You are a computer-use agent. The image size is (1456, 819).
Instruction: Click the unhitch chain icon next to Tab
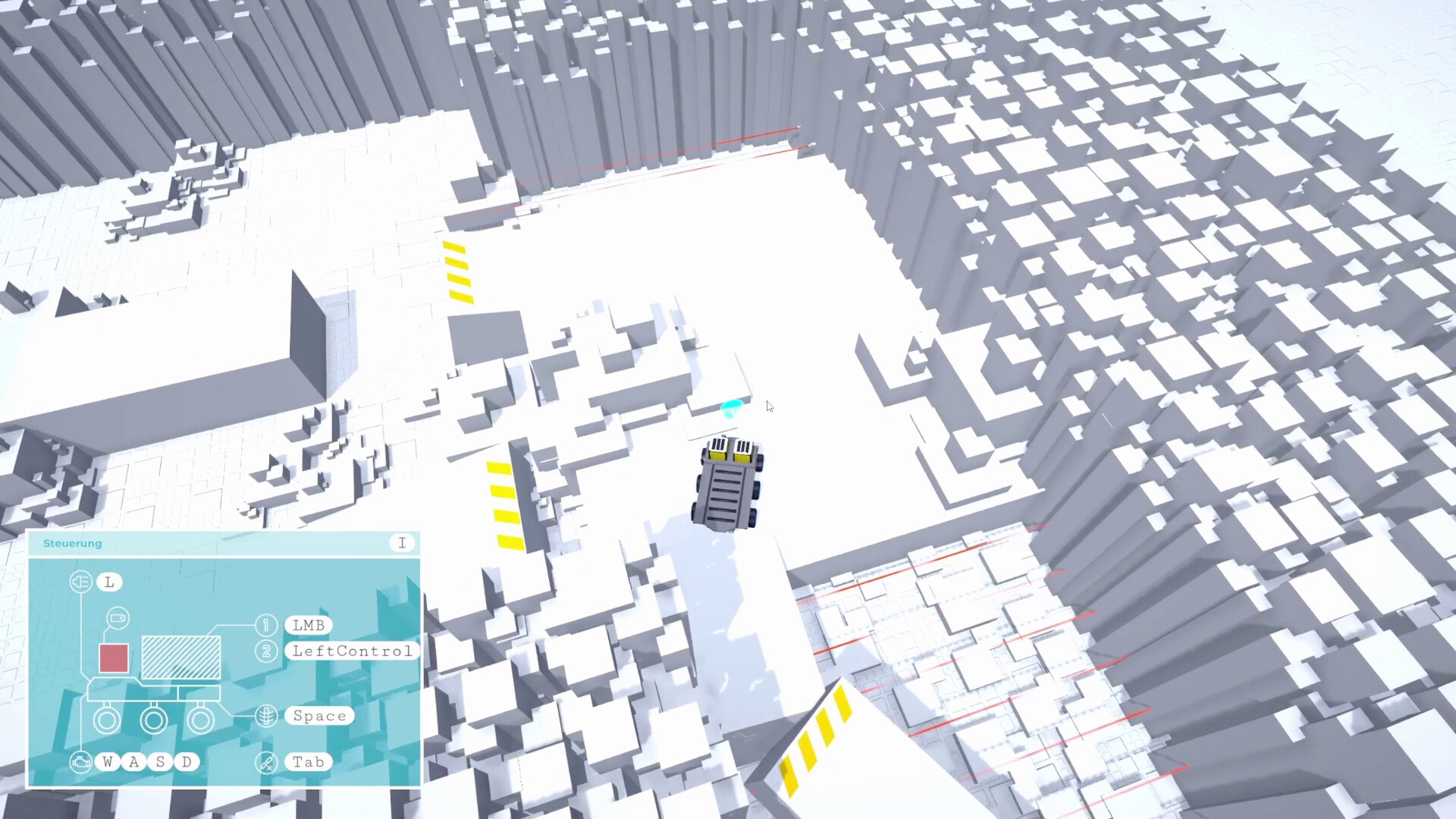click(267, 762)
